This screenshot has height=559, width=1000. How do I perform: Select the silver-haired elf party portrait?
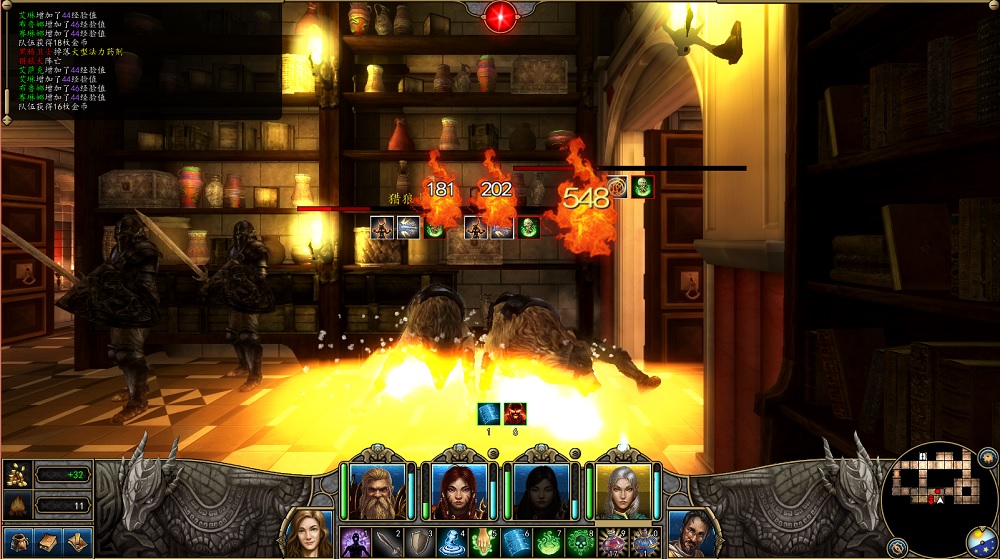pyautogui.click(x=623, y=490)
